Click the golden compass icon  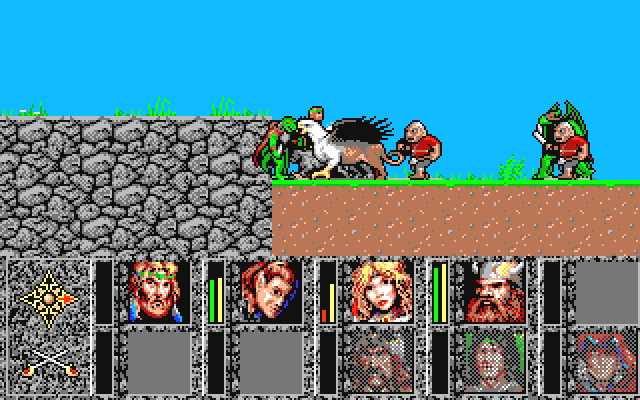click(47, 295)
